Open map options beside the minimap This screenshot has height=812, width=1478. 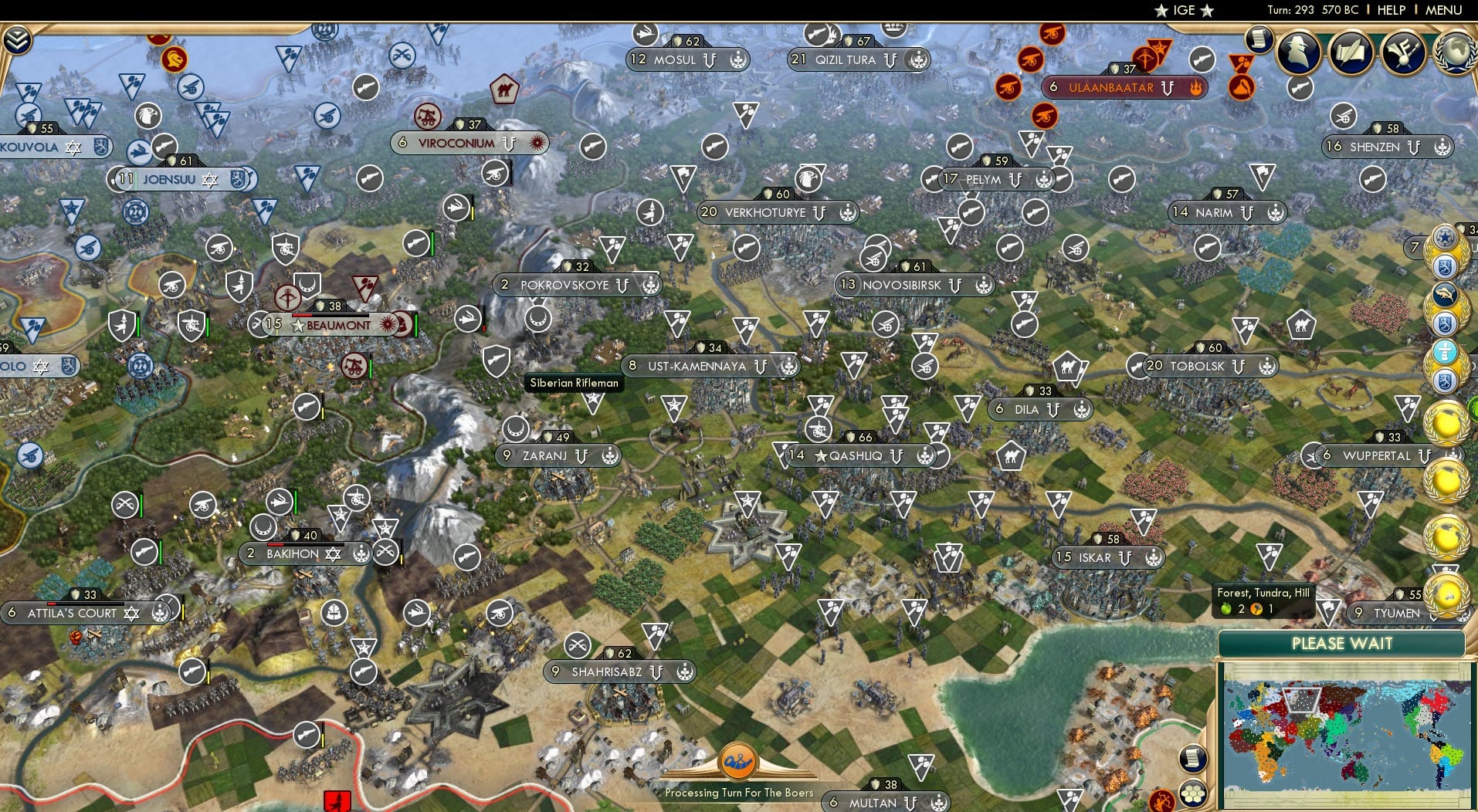pos(1193,758)
